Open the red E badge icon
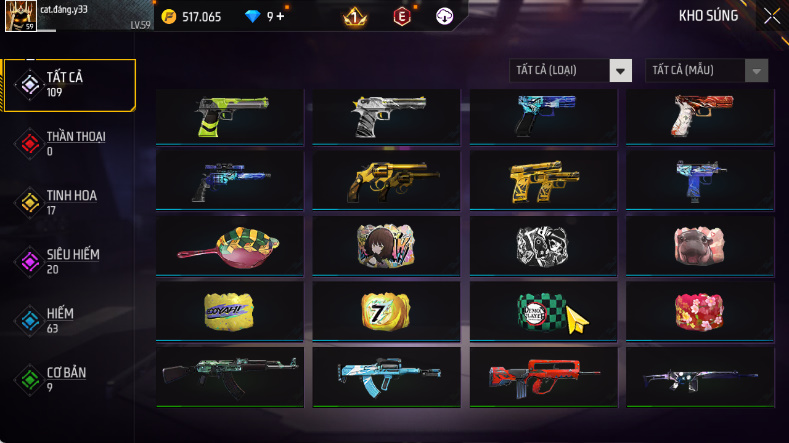This screenshot has width=789, height=443. (401, 16)
